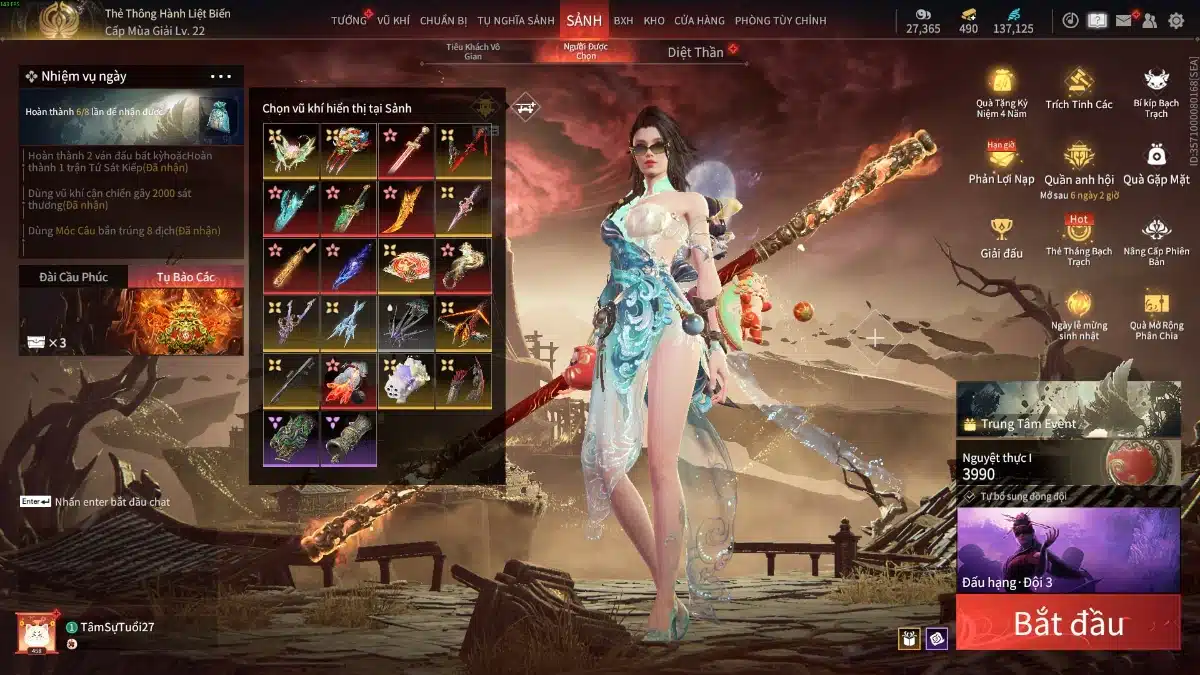Open the Giải đấu tournament icon
1200x675 pixels.
[1001, 238]
